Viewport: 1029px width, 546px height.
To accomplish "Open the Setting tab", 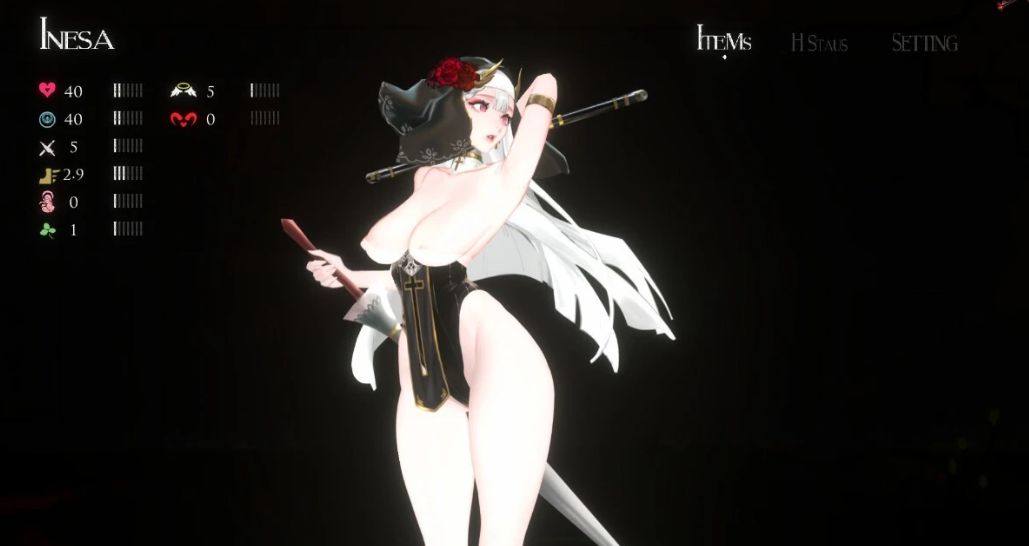I will 924,43.
